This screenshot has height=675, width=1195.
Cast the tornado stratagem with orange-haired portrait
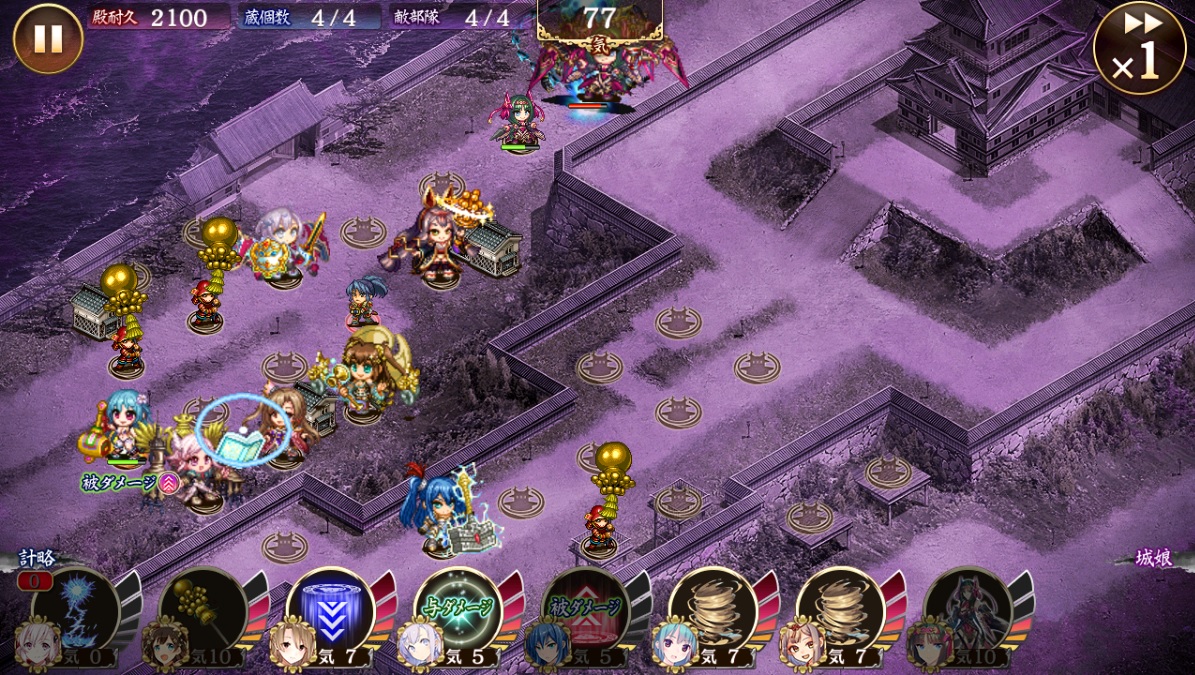840,610
